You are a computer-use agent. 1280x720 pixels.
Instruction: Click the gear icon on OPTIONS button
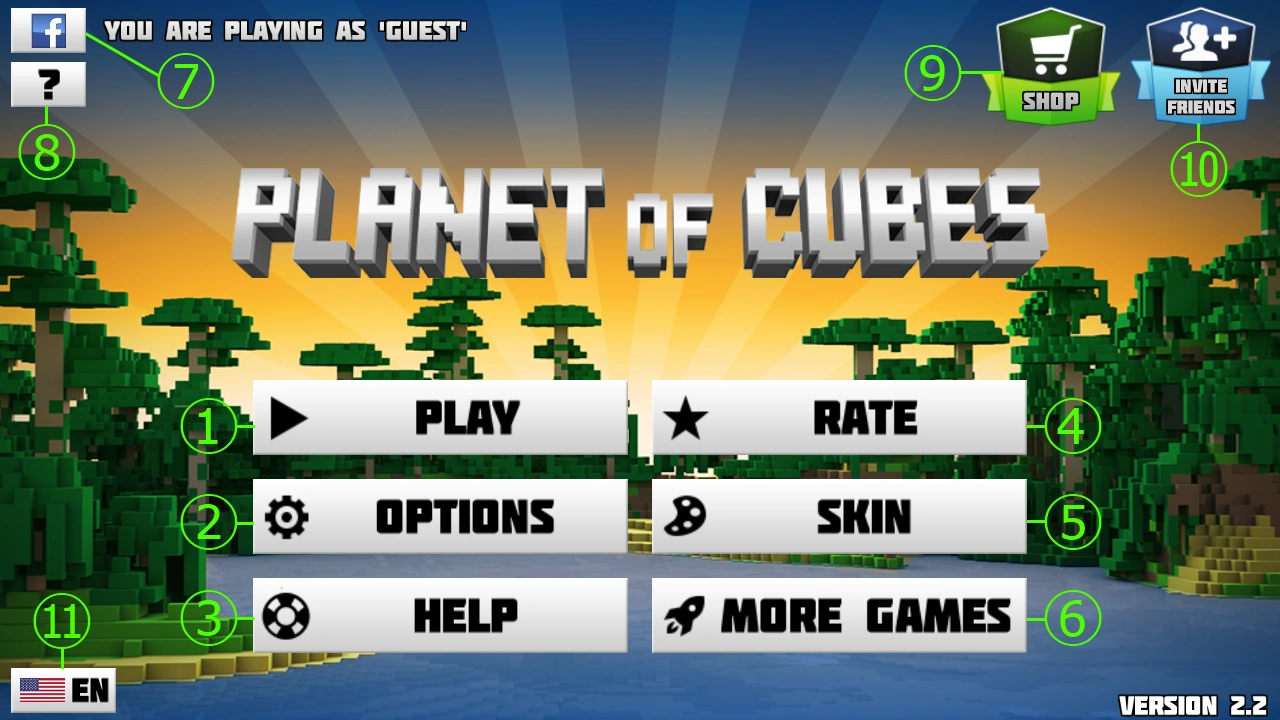click(x=287, y=516)
